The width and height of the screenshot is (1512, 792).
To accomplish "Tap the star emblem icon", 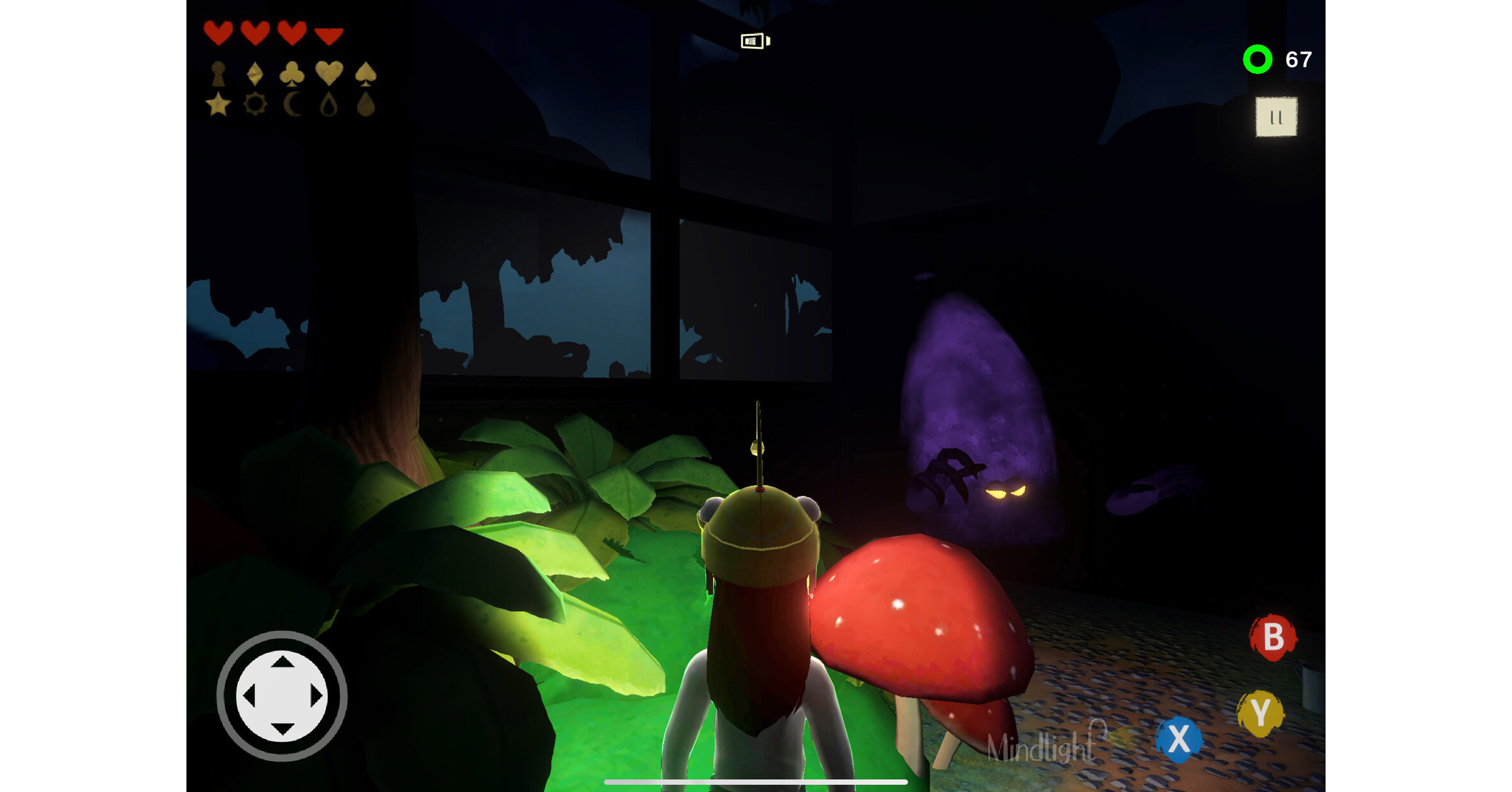I will pyautogui.click(x=218, y=104).
